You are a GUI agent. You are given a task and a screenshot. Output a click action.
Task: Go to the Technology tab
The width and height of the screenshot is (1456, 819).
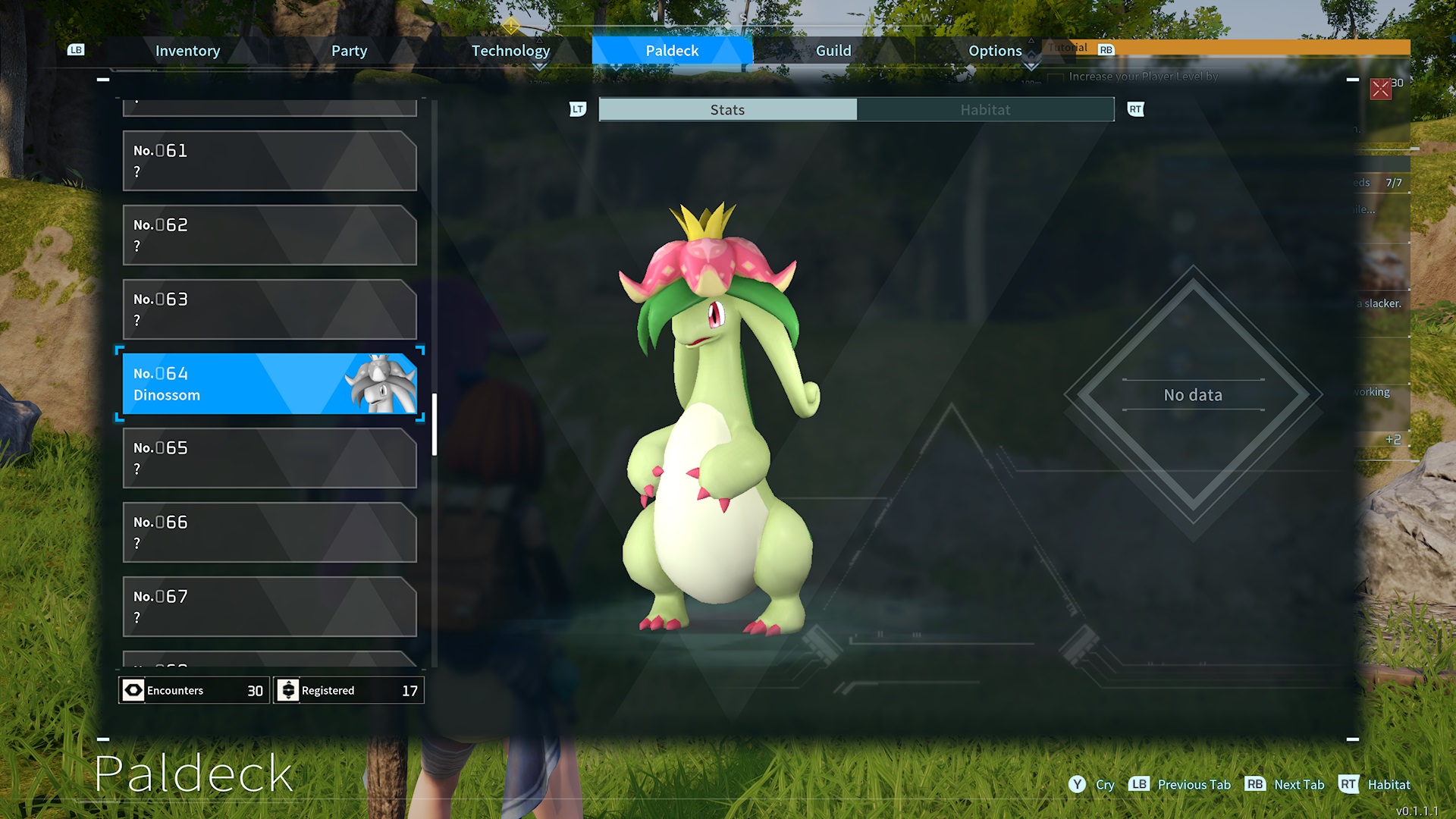[510, 51]
